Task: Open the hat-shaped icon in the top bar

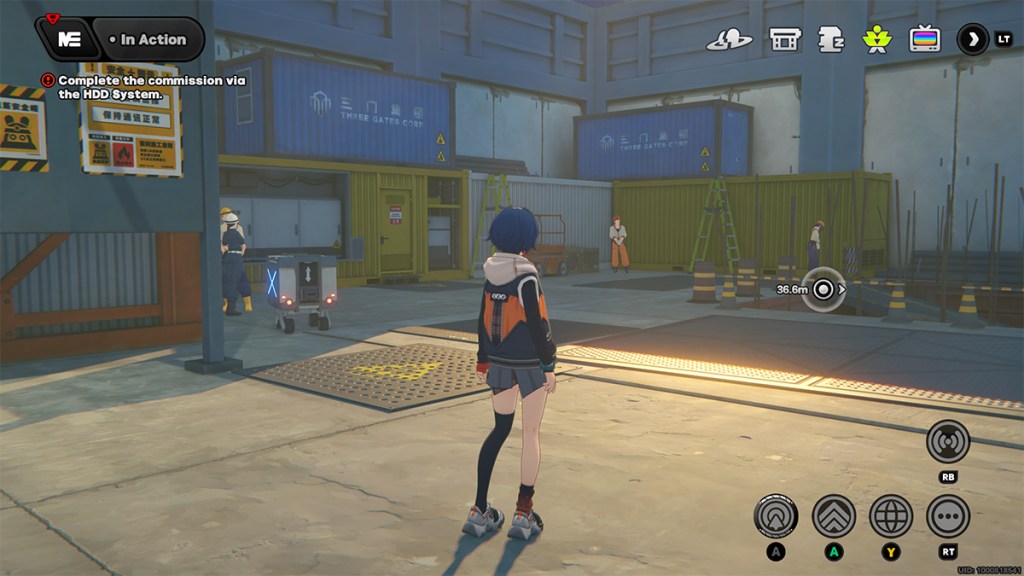Action: (x=729, y=40)
